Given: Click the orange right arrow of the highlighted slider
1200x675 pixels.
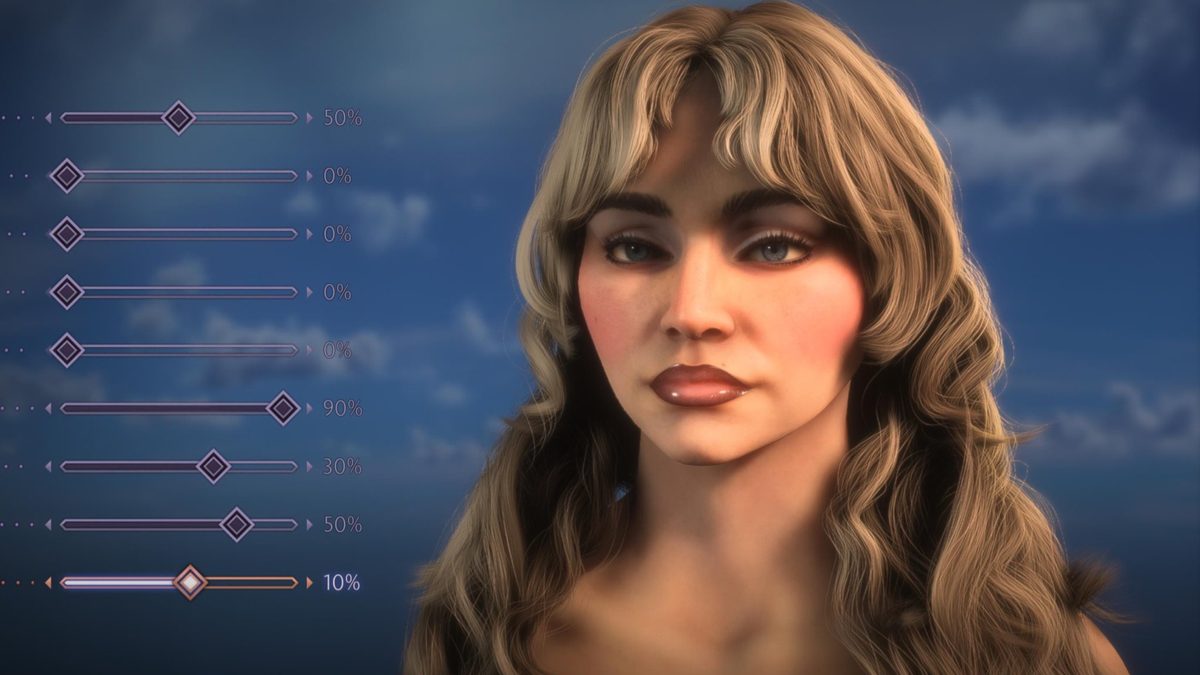Looking at the screenshot, I should click(309, 582).
